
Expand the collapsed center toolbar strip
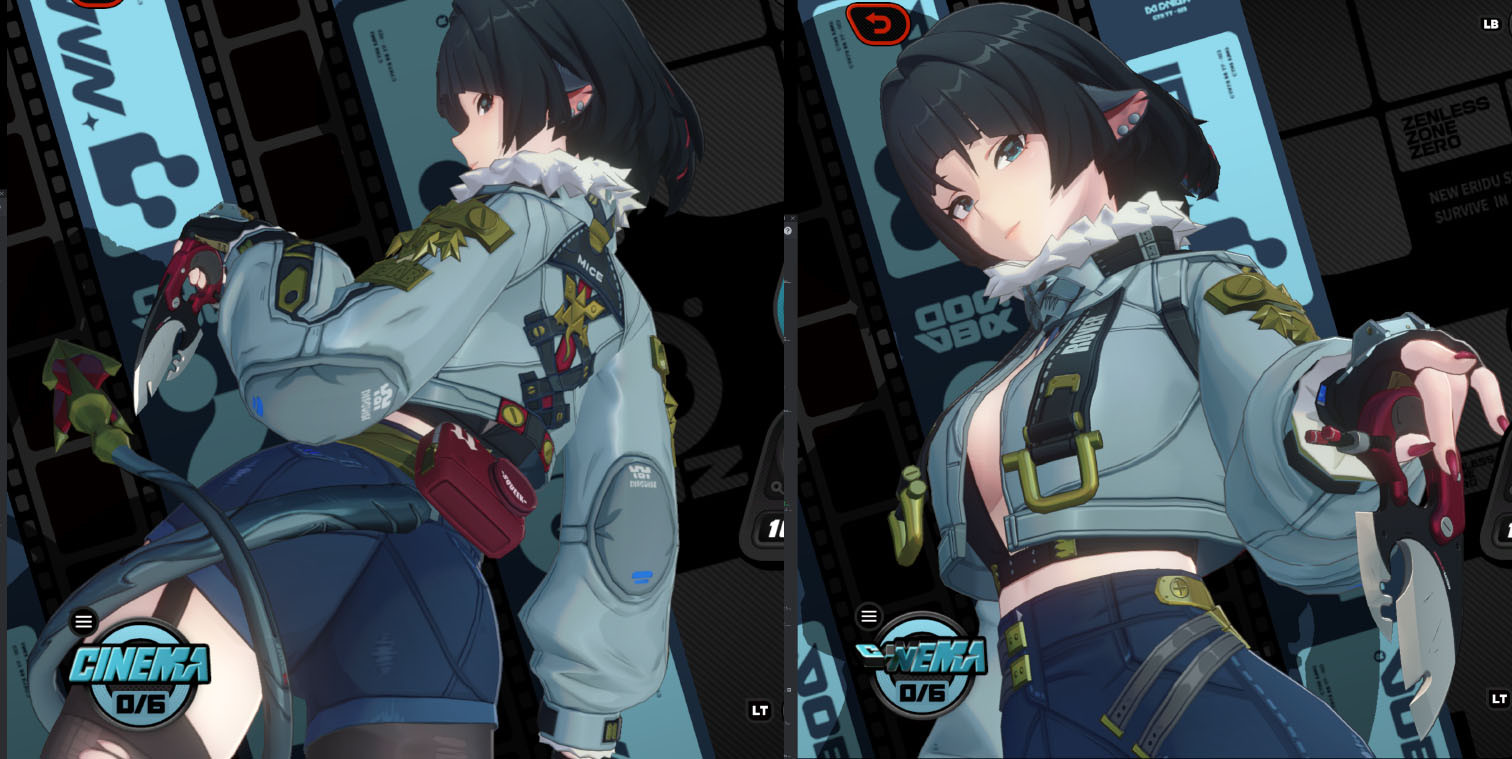tap(791, 400)
